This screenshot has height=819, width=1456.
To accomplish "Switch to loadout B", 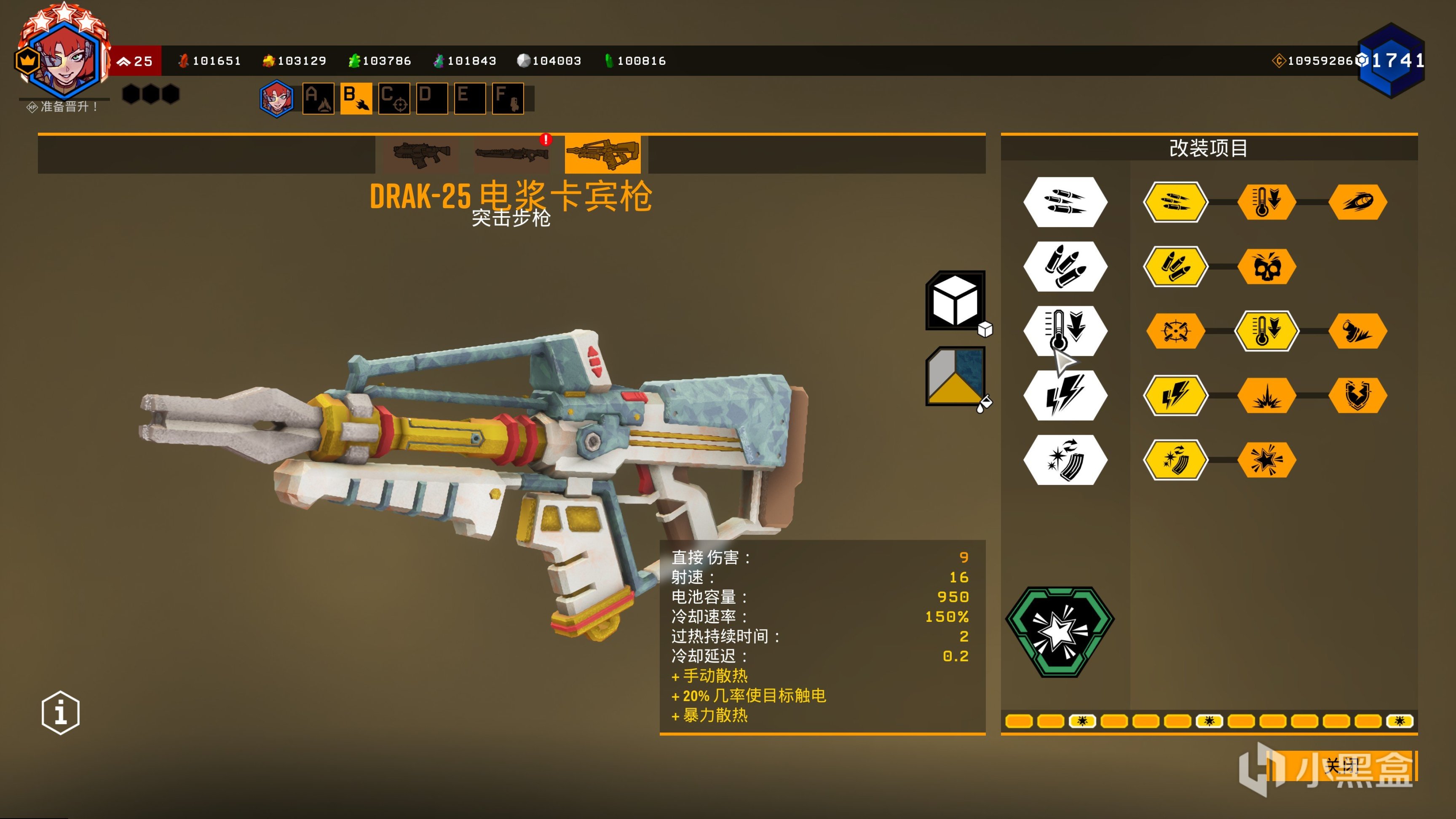I will [356, 98].
